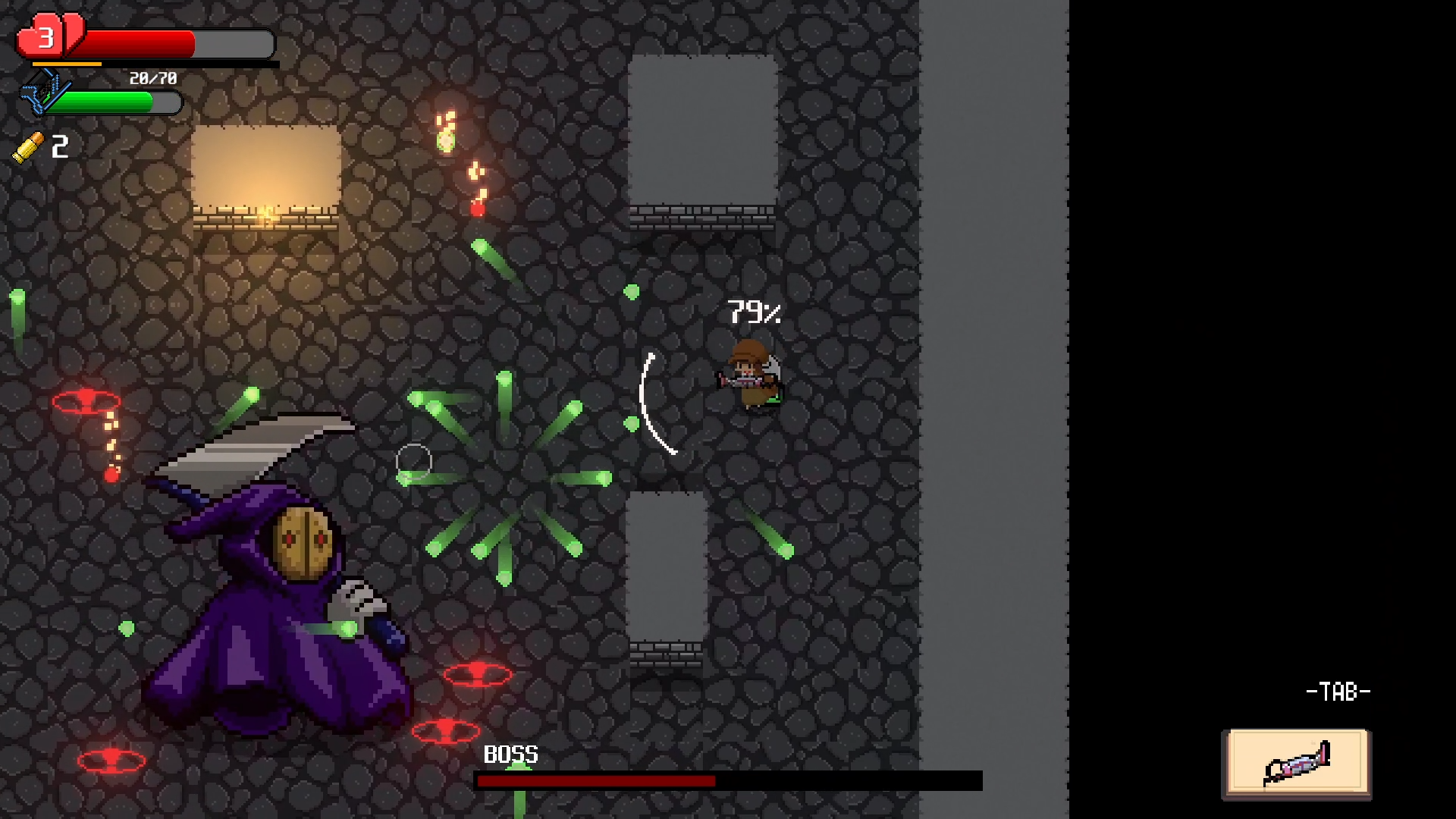Select the equipped weapon slot card
The image size is (1456, 819).
point(1297,762)
